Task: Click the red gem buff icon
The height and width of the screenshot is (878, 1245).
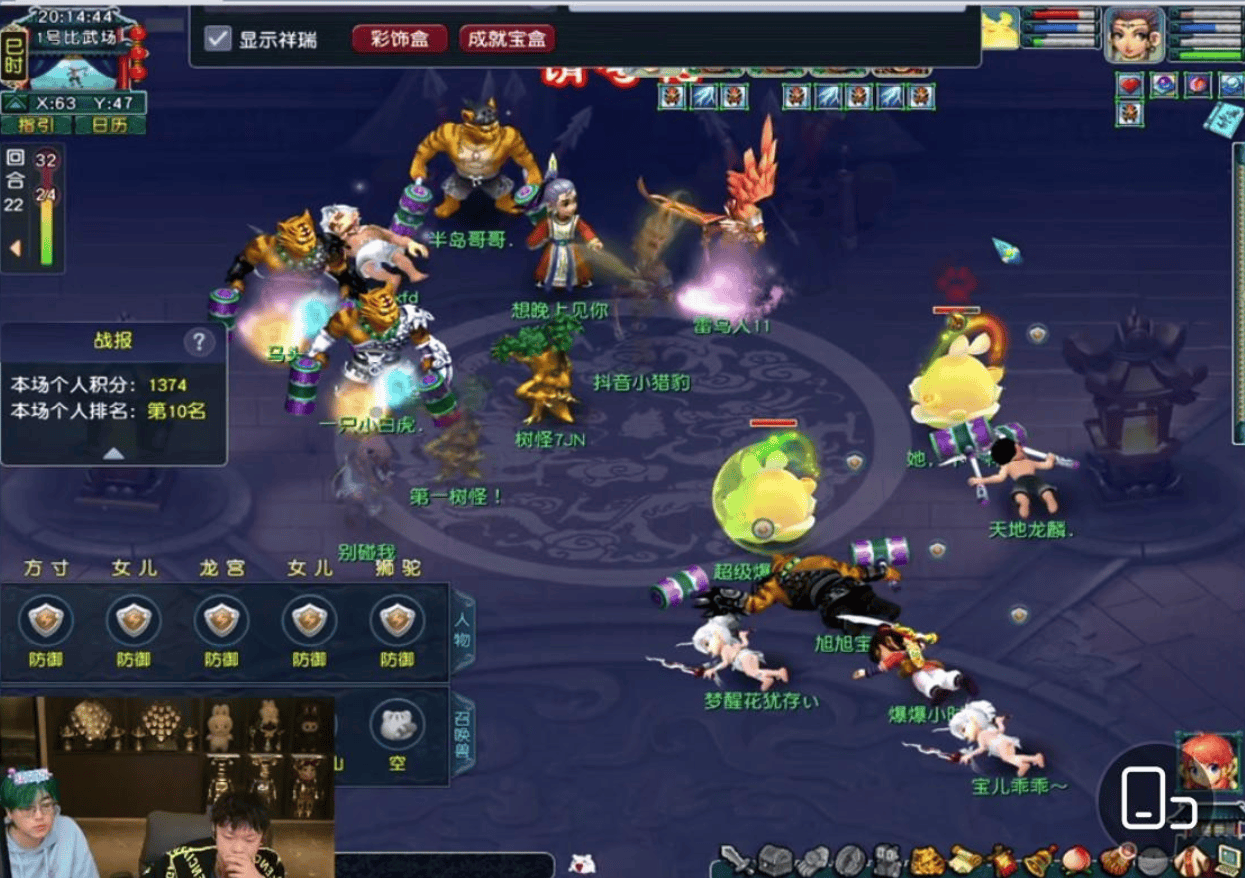Action: (1130, 85)
